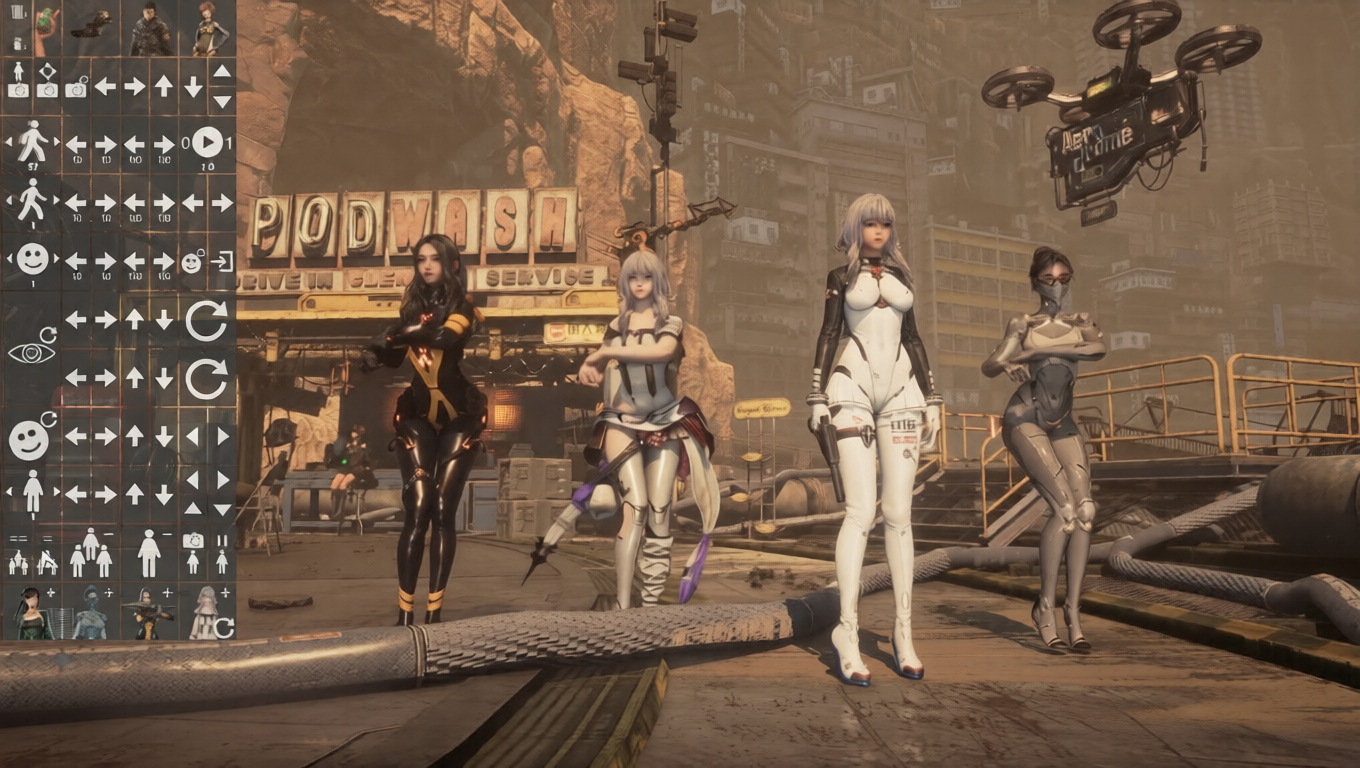The height and width of the screenshot is (768, 1360).
Task: Click the small smiley with reset icon
Action: click(x=192, y=262)
